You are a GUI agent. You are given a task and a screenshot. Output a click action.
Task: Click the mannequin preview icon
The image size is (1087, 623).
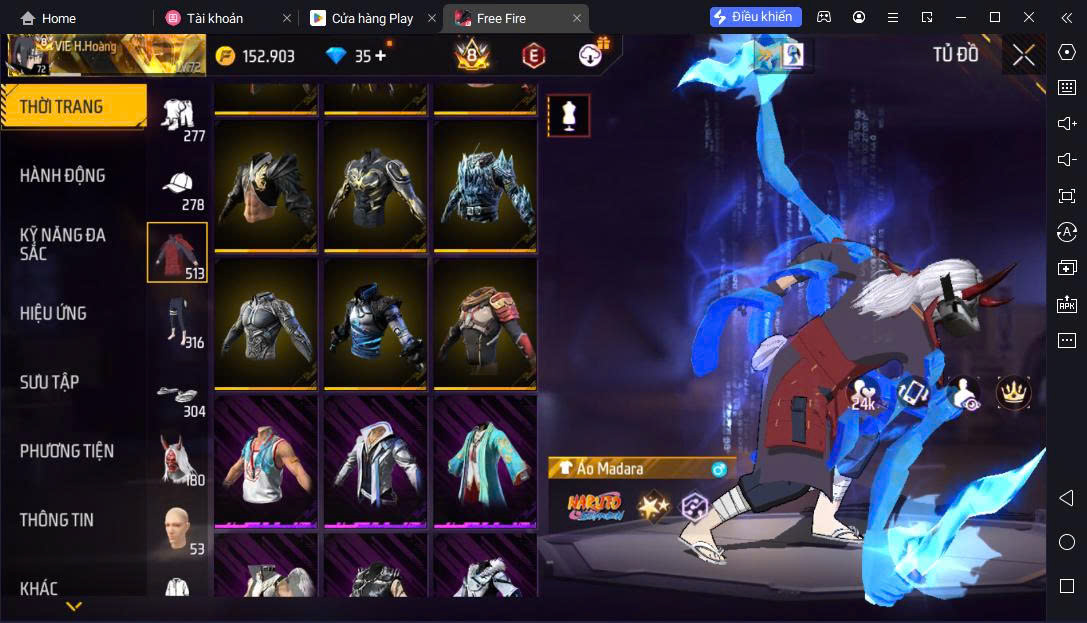click(568, 116)
